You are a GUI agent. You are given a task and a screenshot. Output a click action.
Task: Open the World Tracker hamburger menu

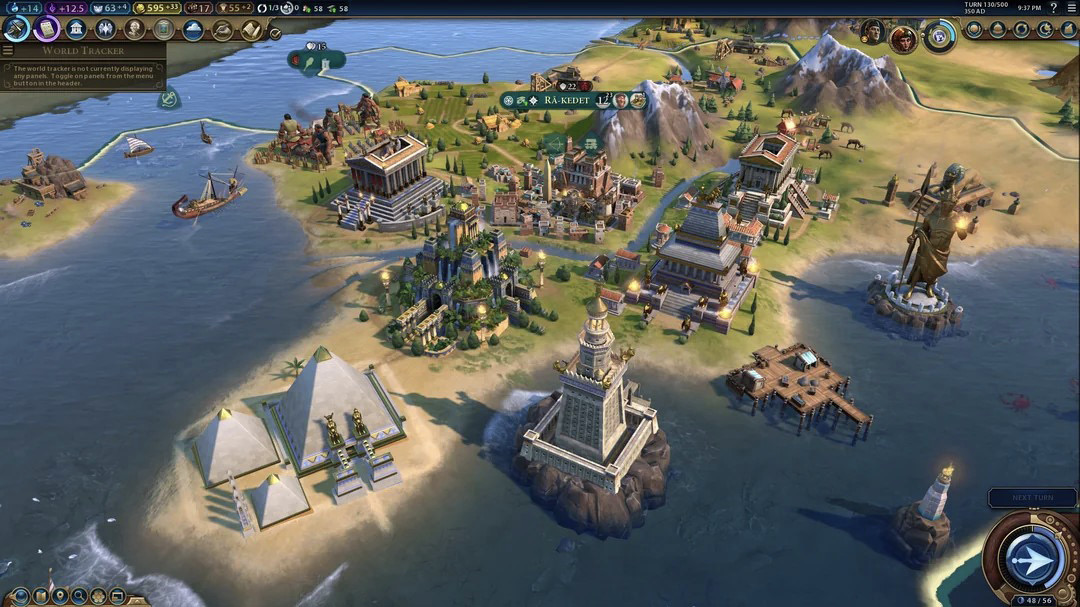coord(8,50)
